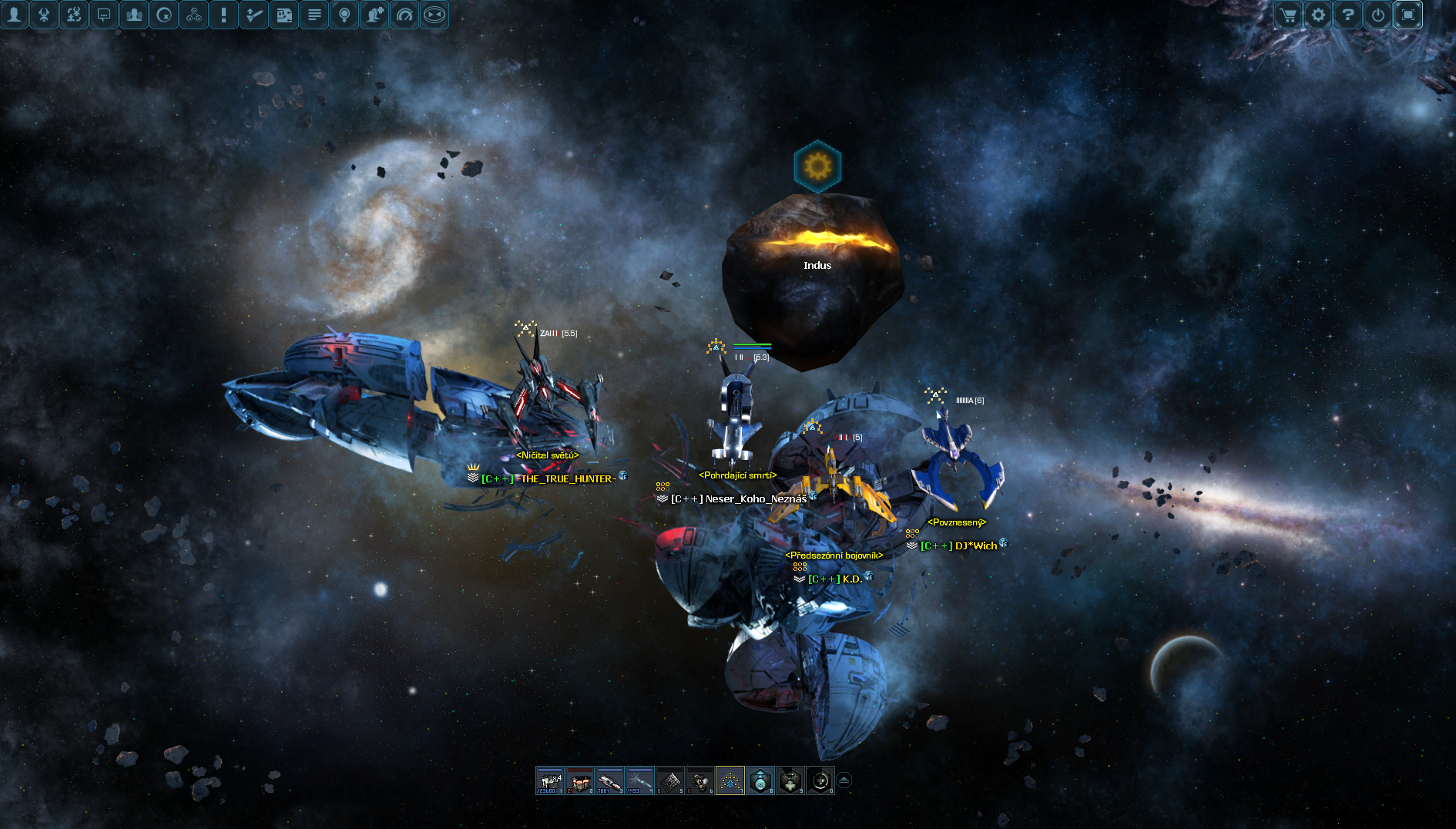
Task: Select the x4 laser ammo slot
Action: [x=550, y=780]
